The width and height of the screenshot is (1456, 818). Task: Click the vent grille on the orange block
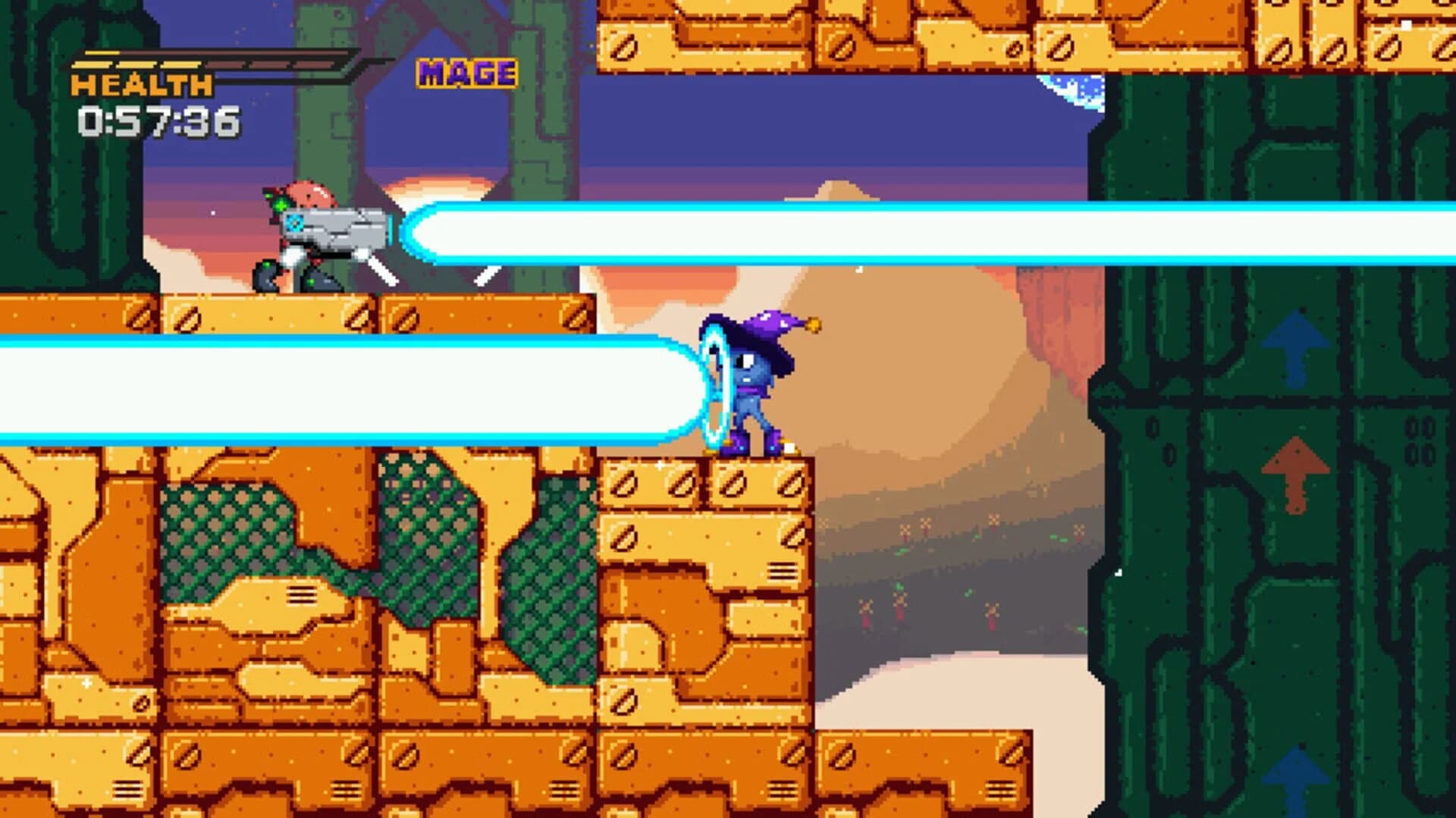pyautogui.click(x=783, y=571)
